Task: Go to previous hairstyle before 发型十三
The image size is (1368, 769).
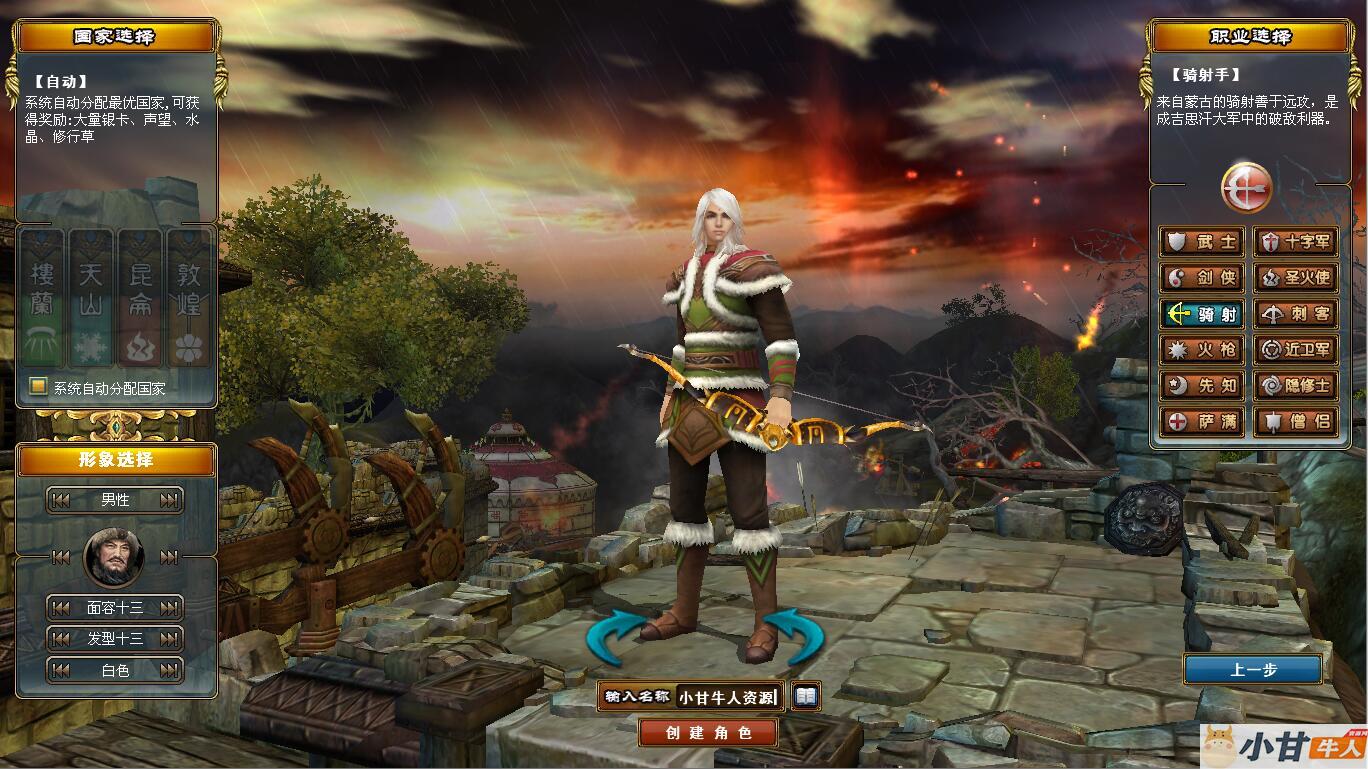Action: (x=61, y=639)
